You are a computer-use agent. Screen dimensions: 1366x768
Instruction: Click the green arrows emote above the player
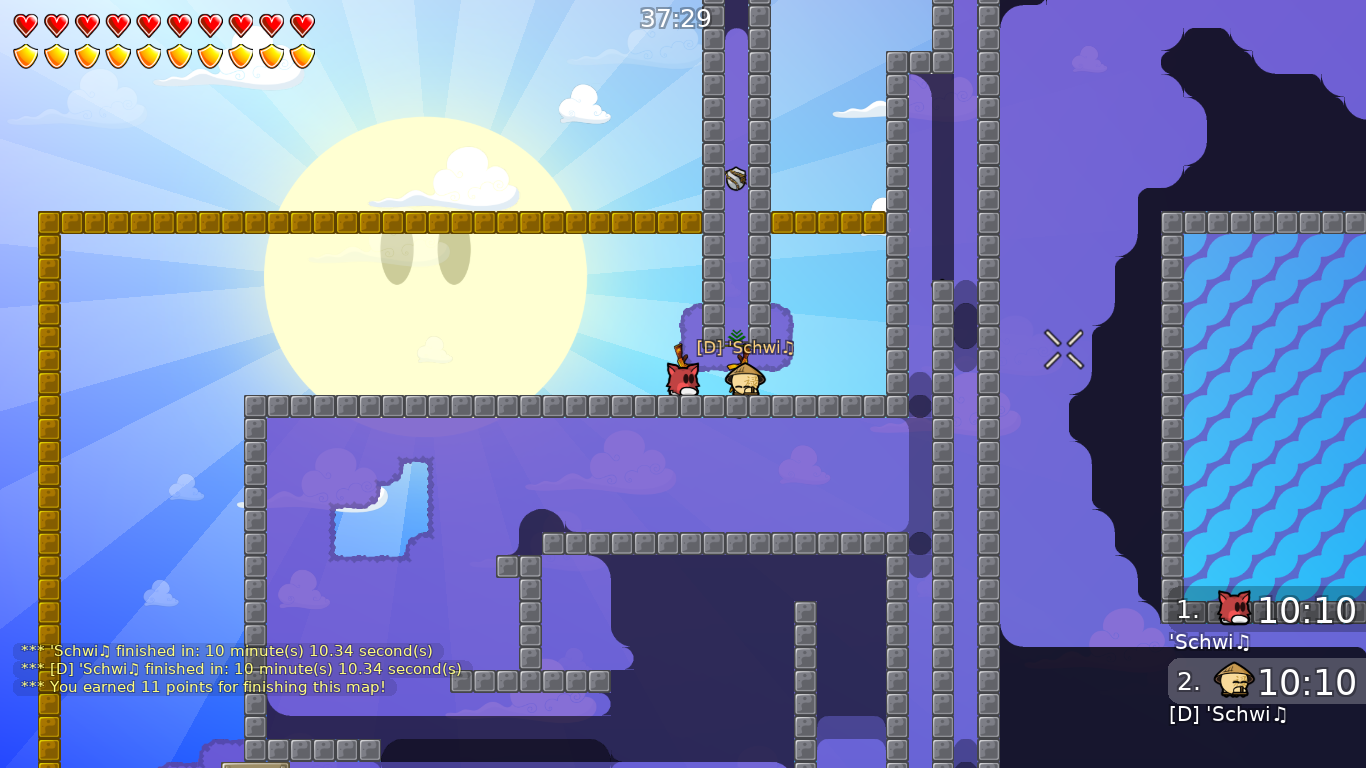(737, 335)
